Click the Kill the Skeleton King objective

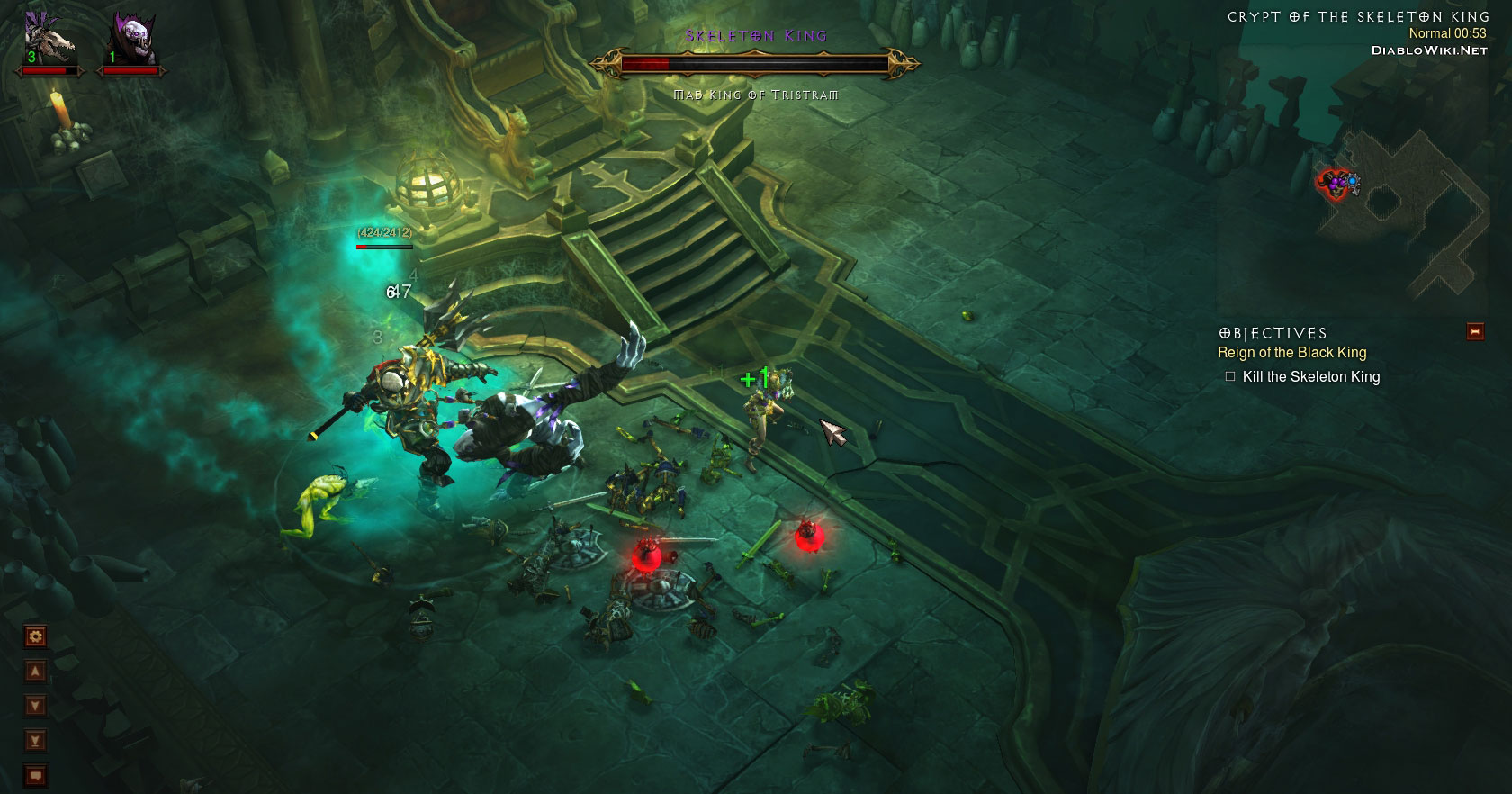(x=1310, y=377)
